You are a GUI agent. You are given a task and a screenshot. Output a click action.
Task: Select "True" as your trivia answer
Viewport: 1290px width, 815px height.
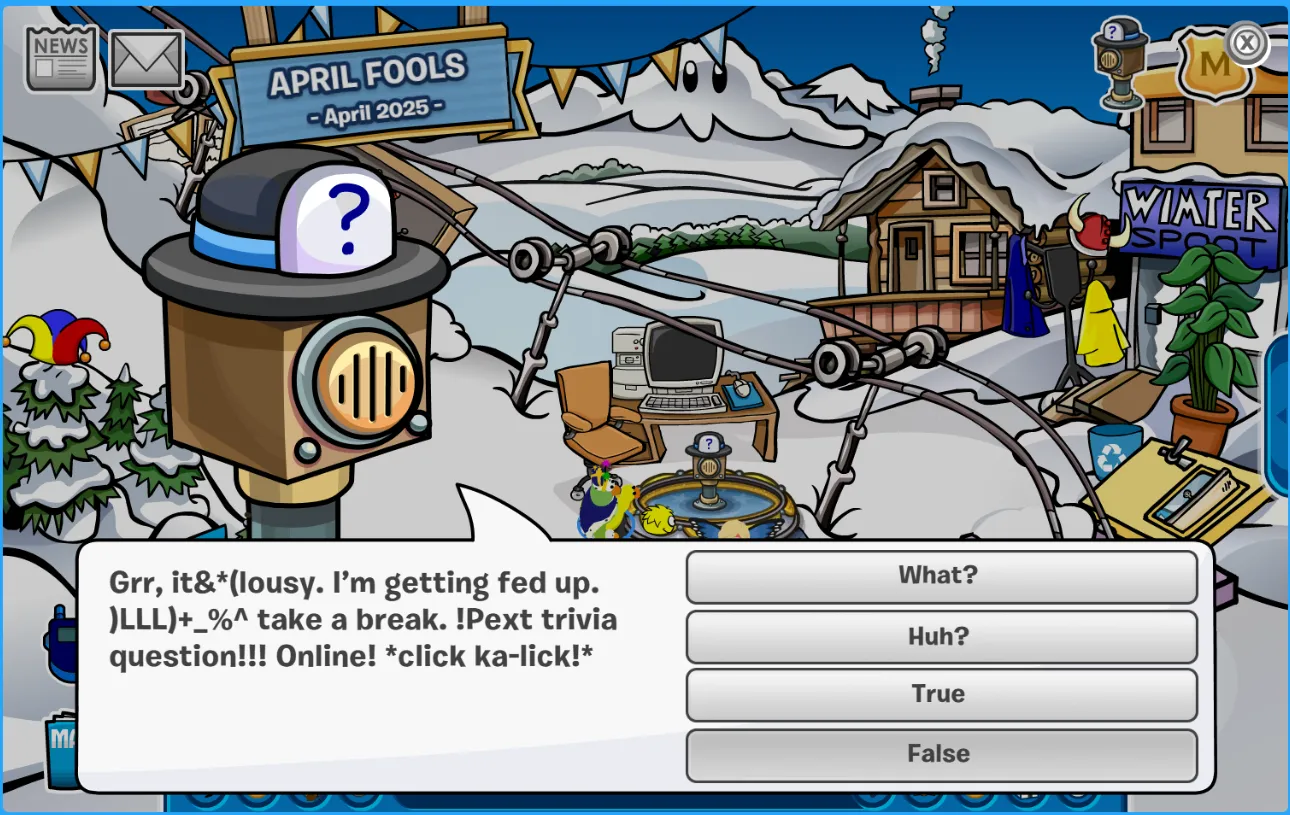coord(941,694)
